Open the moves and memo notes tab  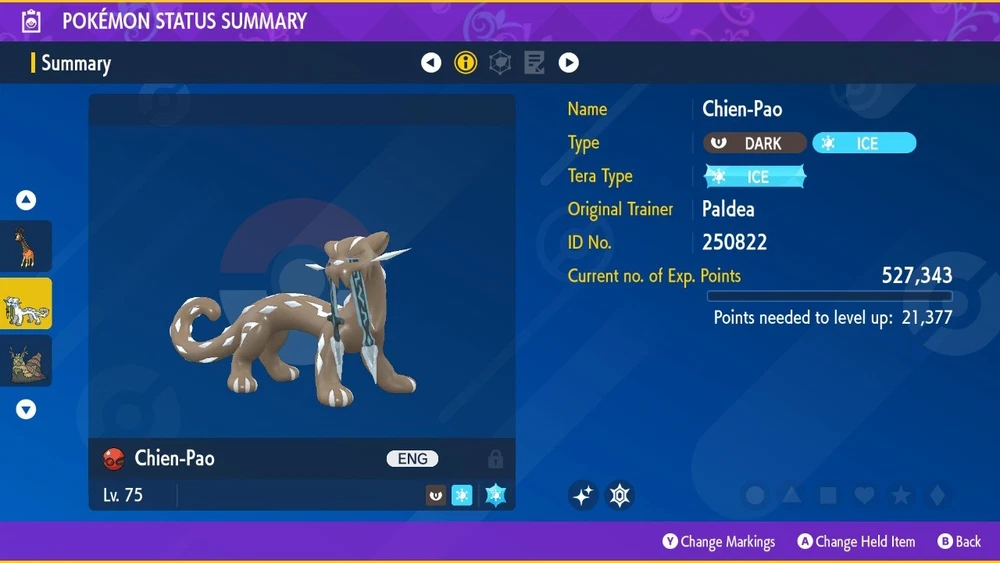point(534,63)
